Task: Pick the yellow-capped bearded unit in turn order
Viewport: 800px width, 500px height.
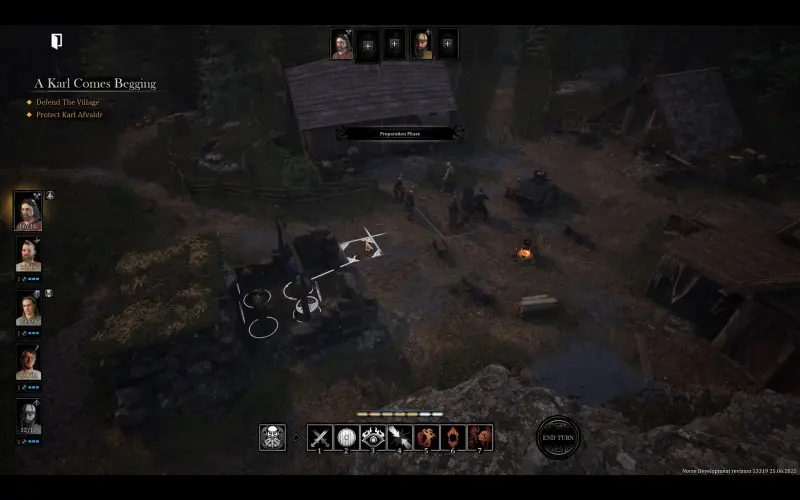Action: (x=422, y=44)
